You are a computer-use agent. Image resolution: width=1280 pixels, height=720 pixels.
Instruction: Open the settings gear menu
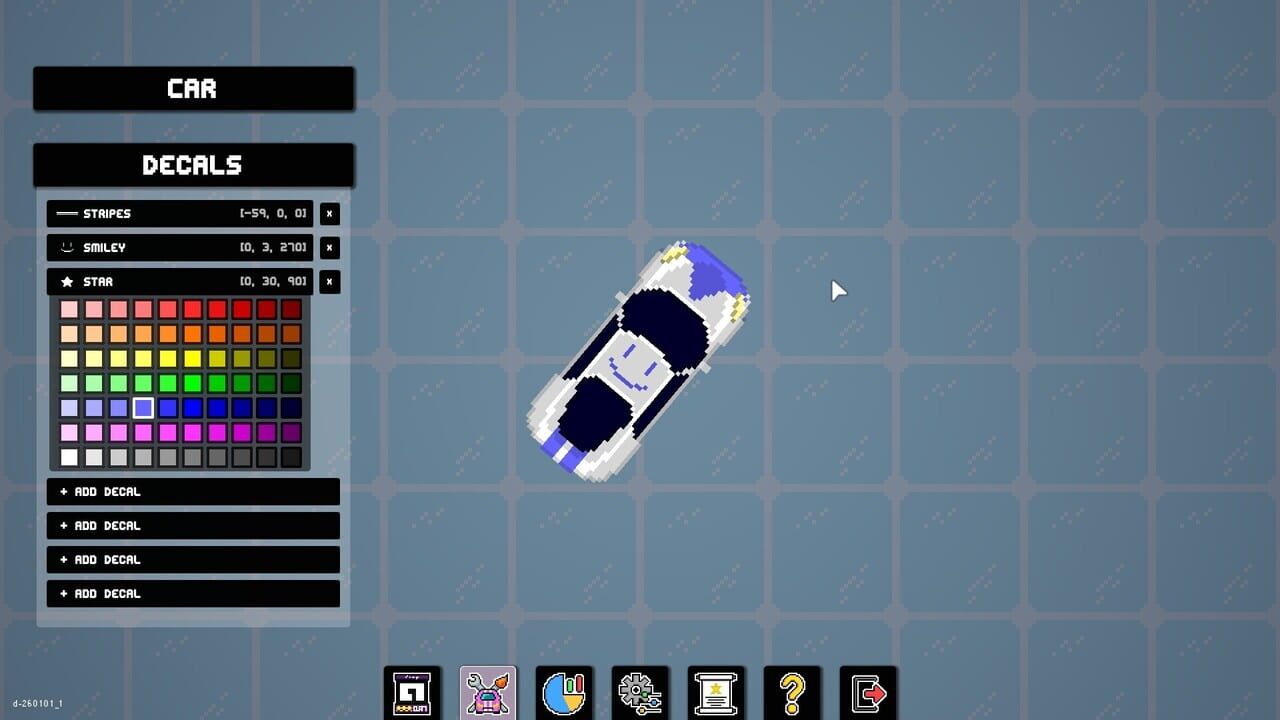[640, 690]
